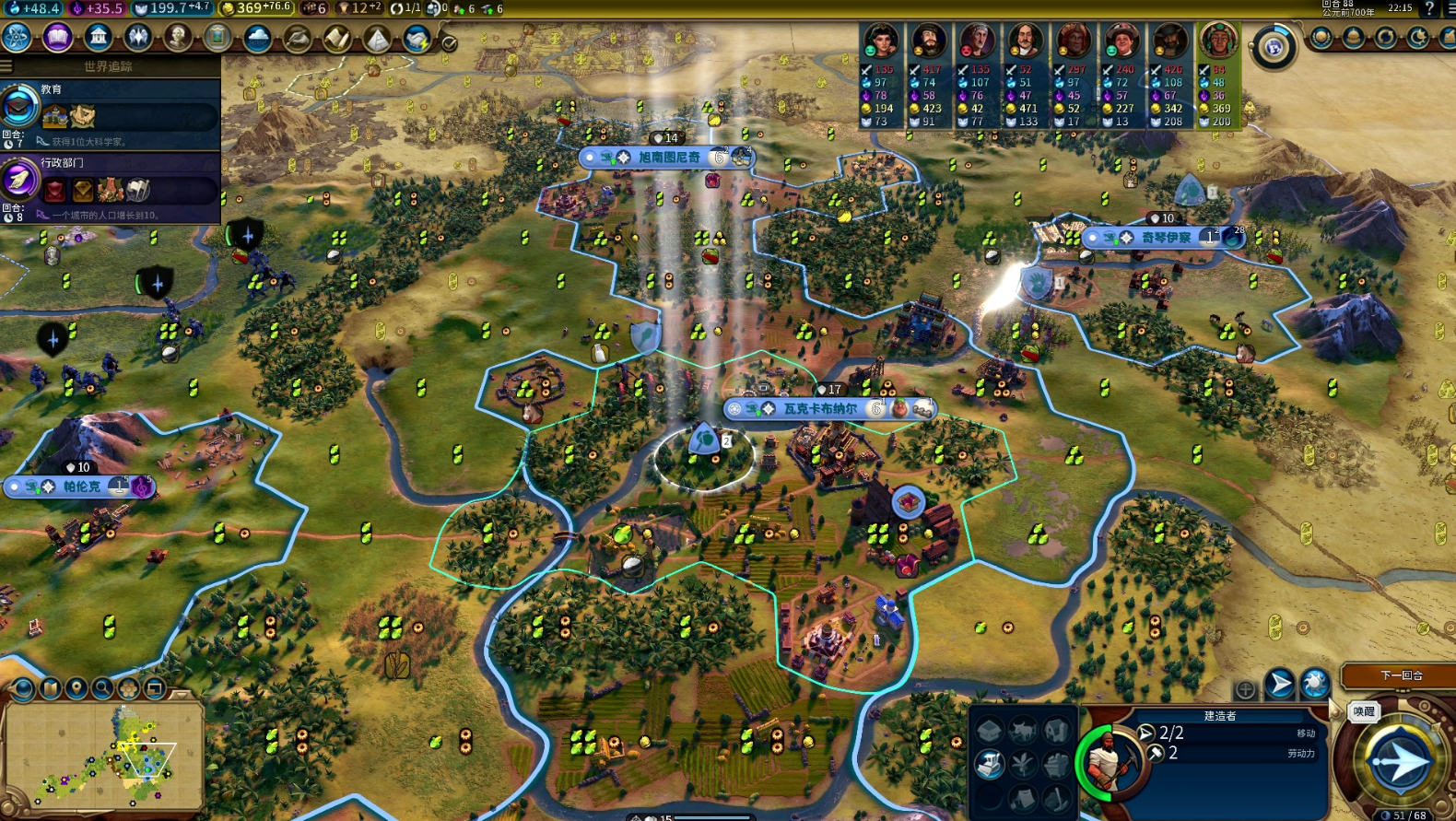Open the civics tree book icon
1456x821 pixels.
(57, 38)
